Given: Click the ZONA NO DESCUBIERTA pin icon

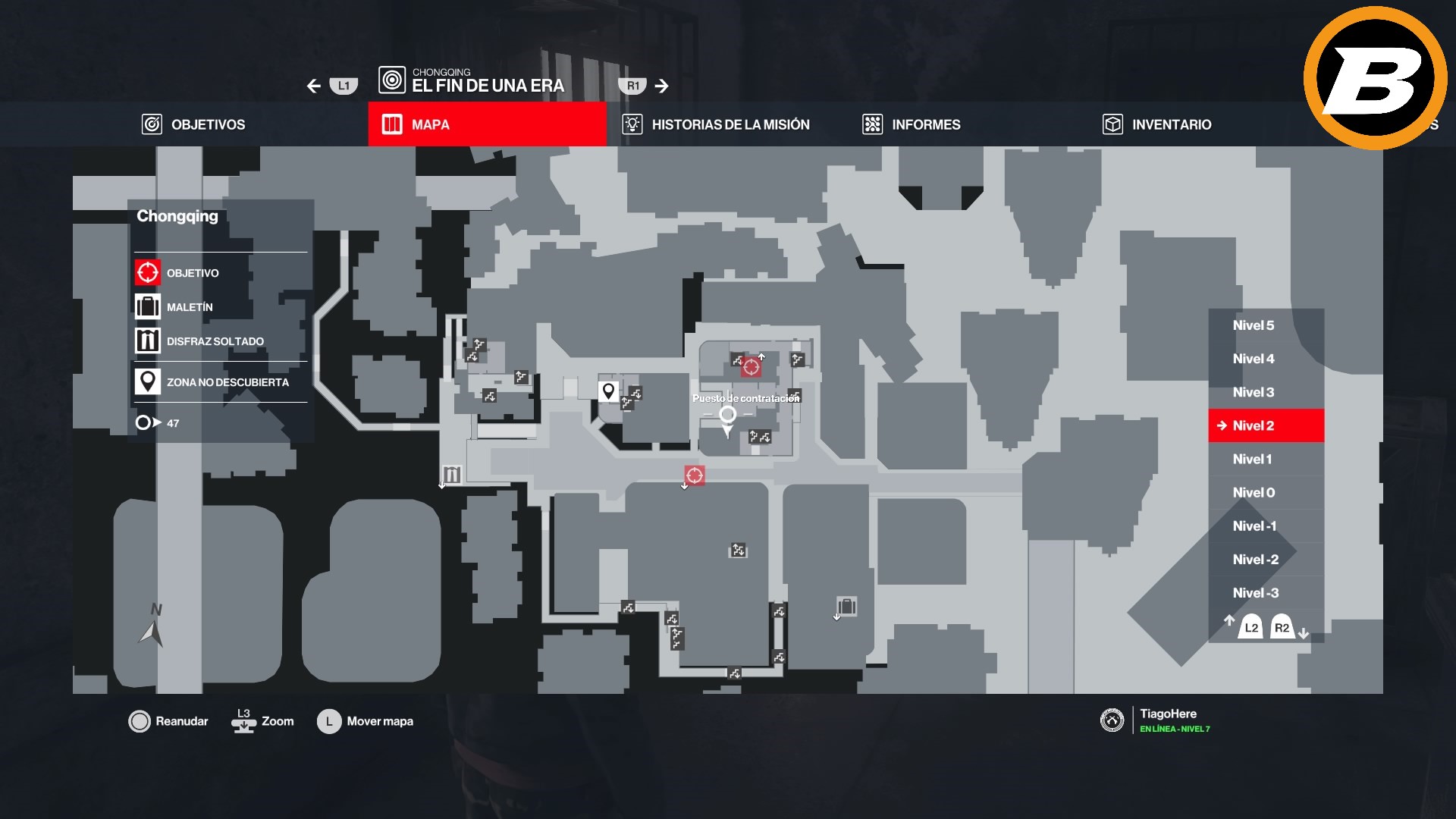Looking at the screenshot, I should click(x=146, y=381).
